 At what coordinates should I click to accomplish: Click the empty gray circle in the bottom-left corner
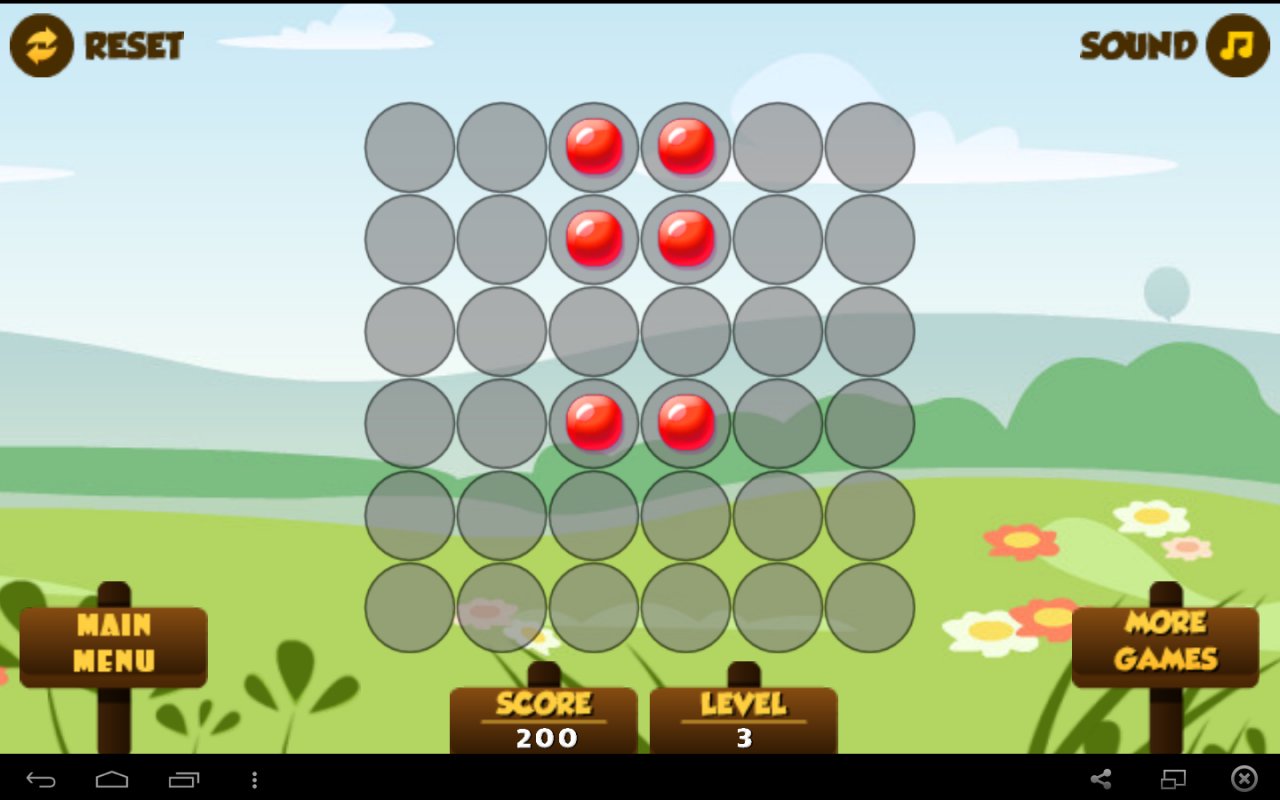(x=409, y=609)
